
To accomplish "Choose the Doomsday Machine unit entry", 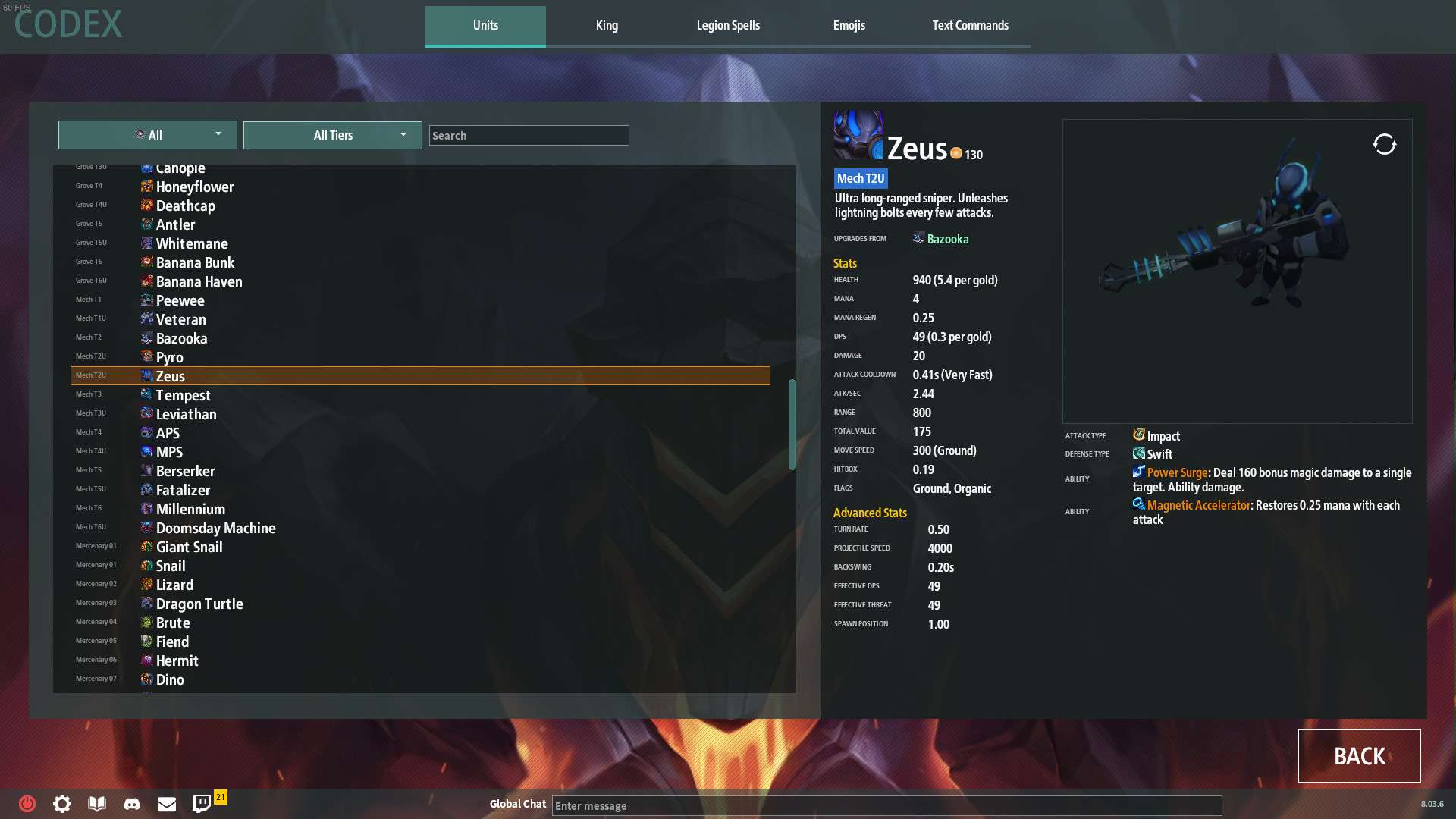I will (215, 528).
